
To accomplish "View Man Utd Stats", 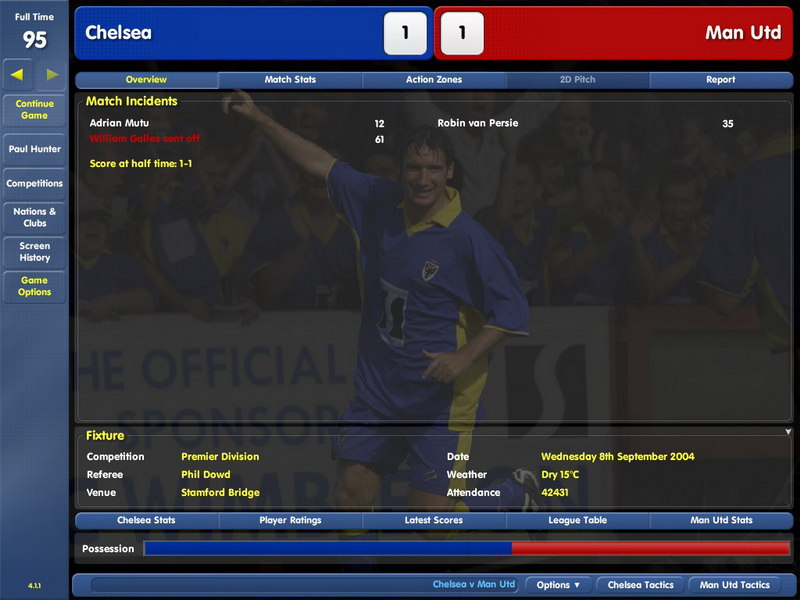I will pyautogui.click(x=721, y=521).
